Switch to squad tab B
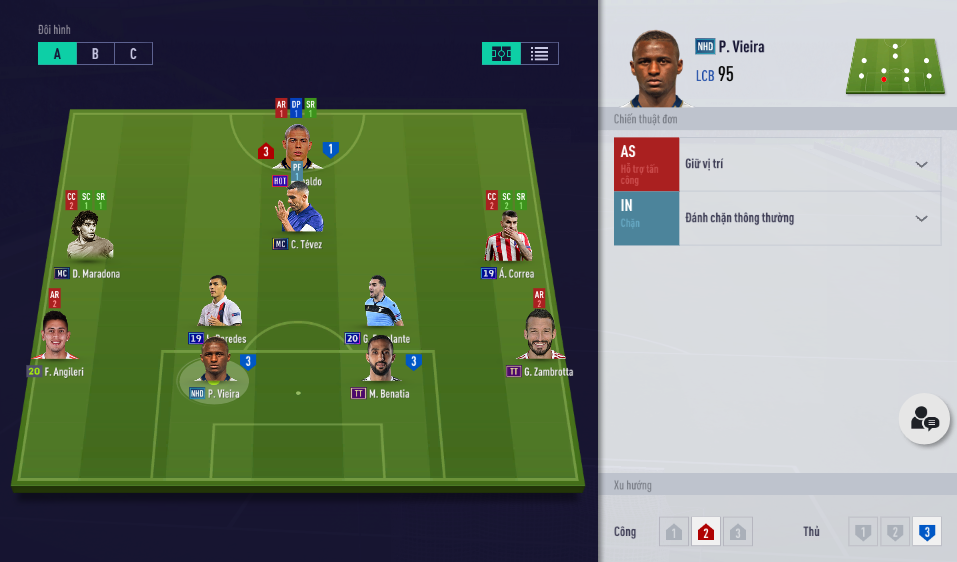 [95, 54]
